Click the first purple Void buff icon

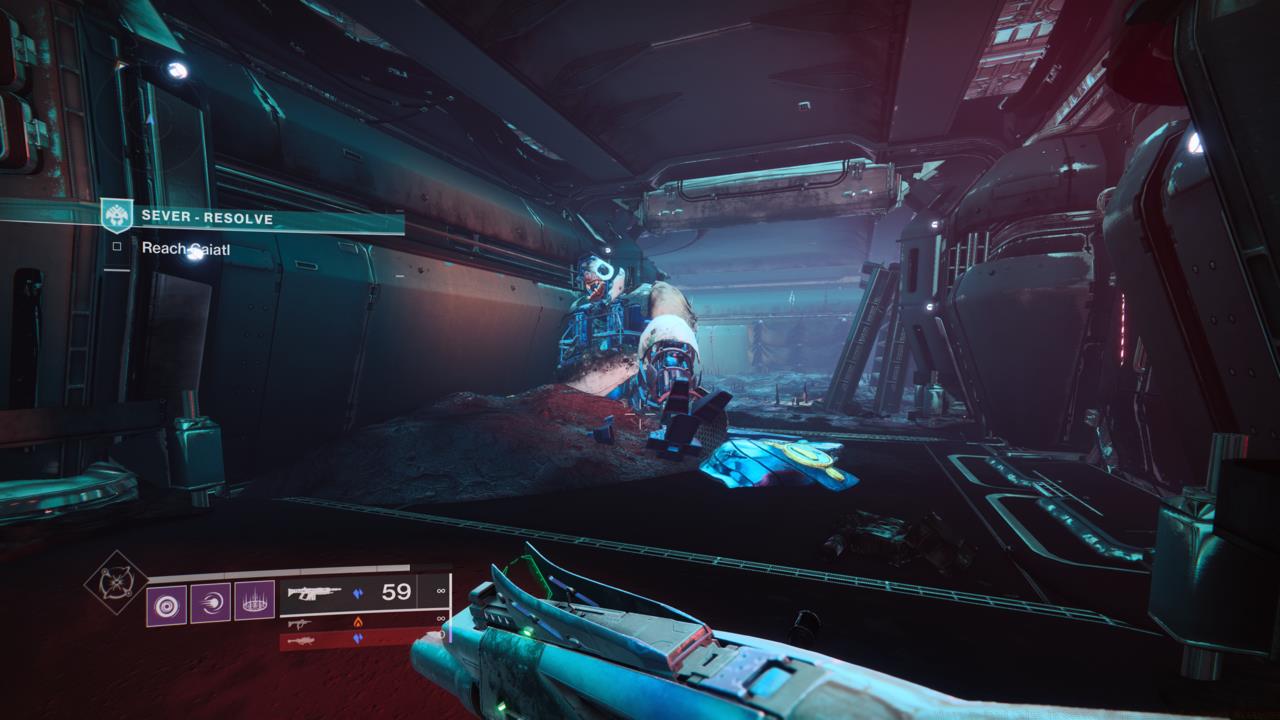pos(165,603)
